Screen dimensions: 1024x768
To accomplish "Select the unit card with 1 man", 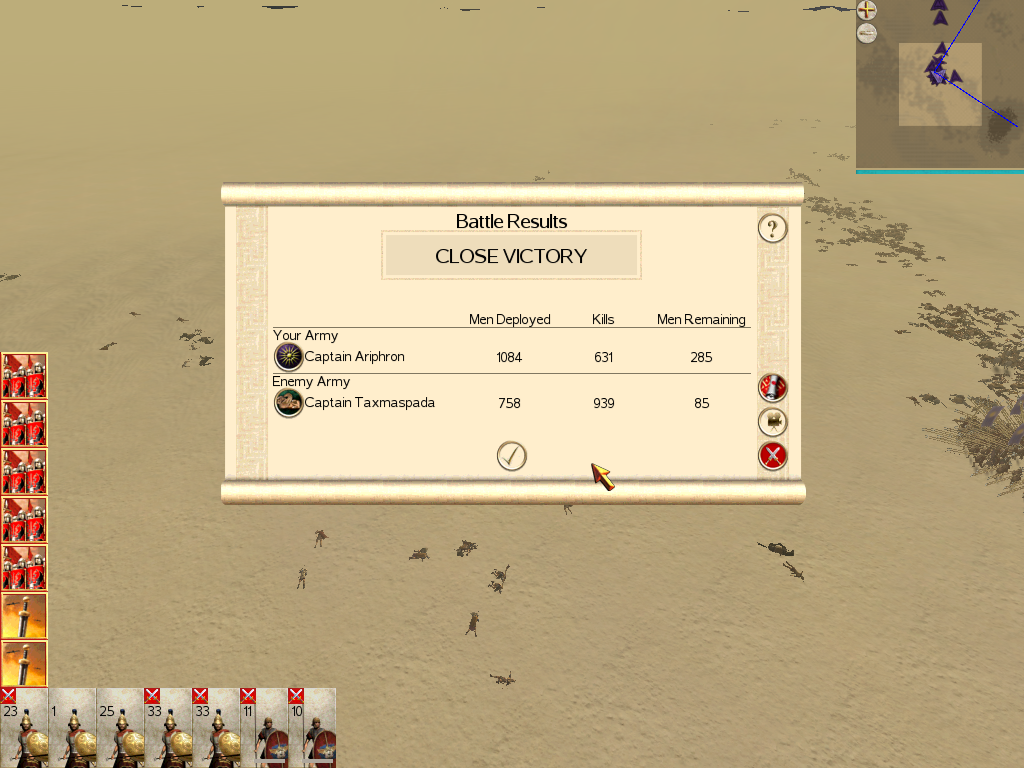I will click(x=72, y=729).
